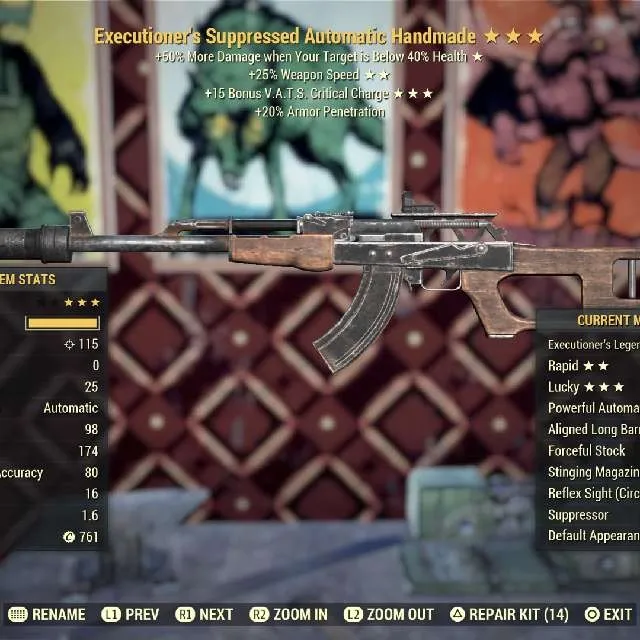Show the next item with Next
This screenshot has height=640, width=640.
coord(205,614)
